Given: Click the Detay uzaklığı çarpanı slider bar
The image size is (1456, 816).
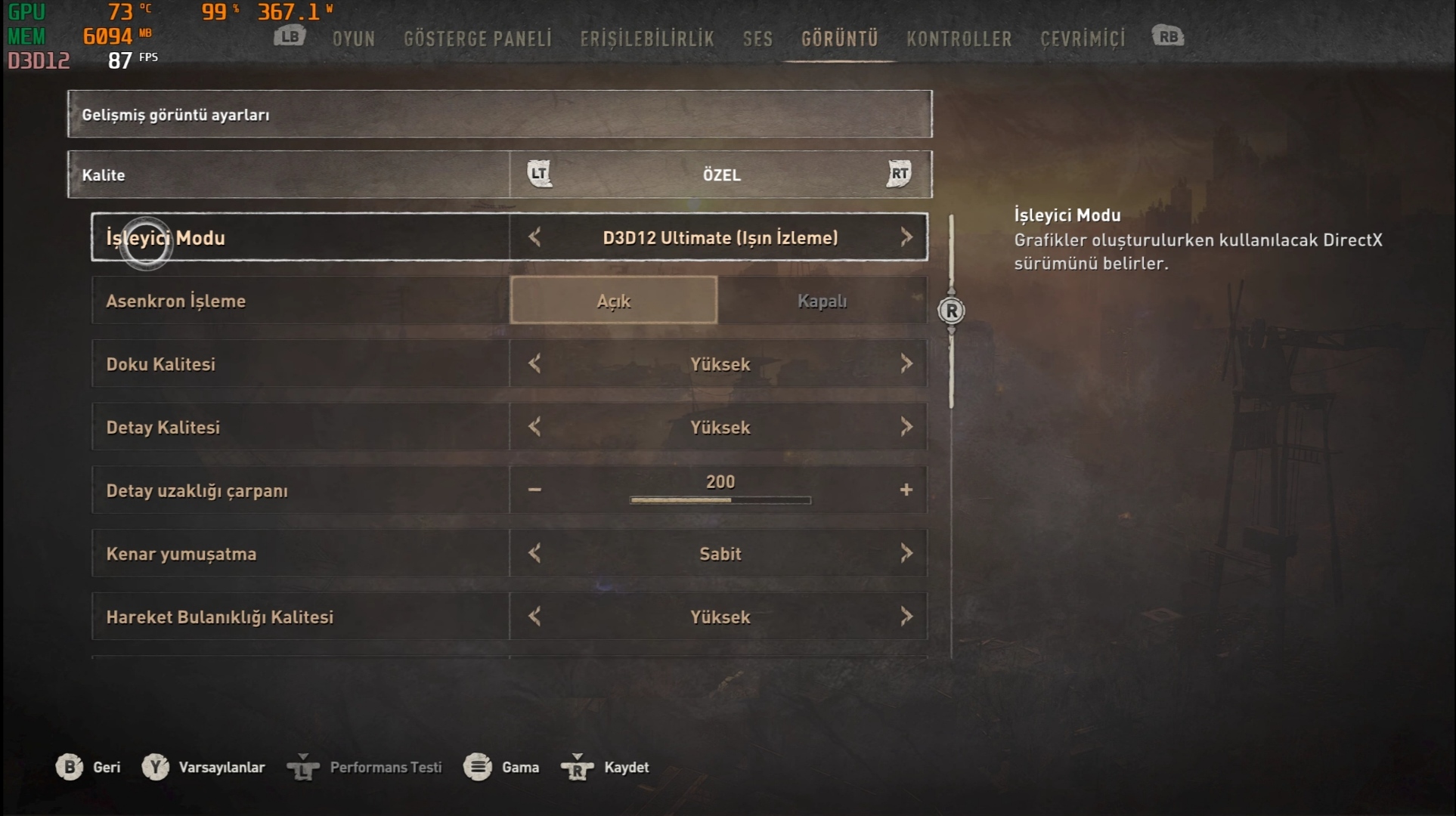Looking at the screenshot, I should tap(720, 500).
